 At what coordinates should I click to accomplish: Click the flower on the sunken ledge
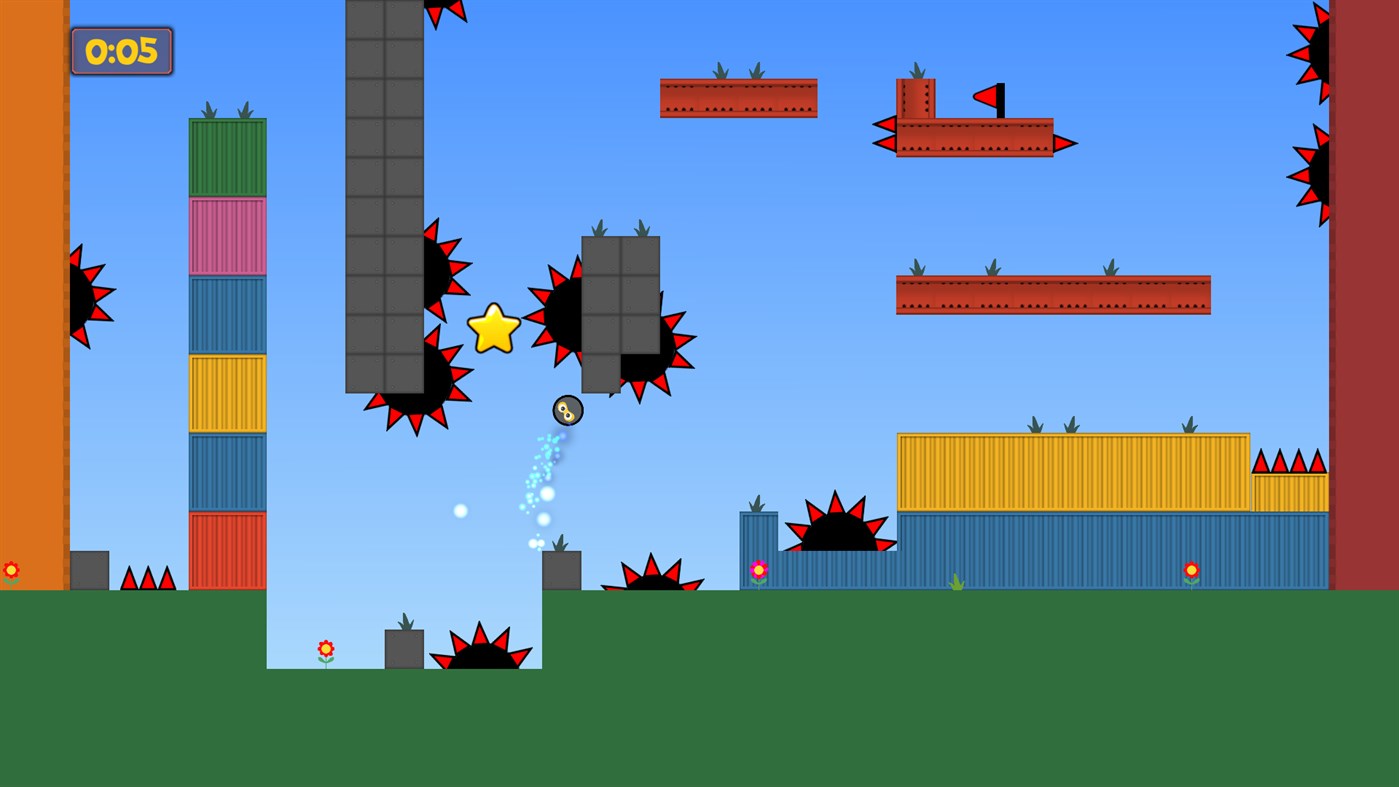click(325, 648)
